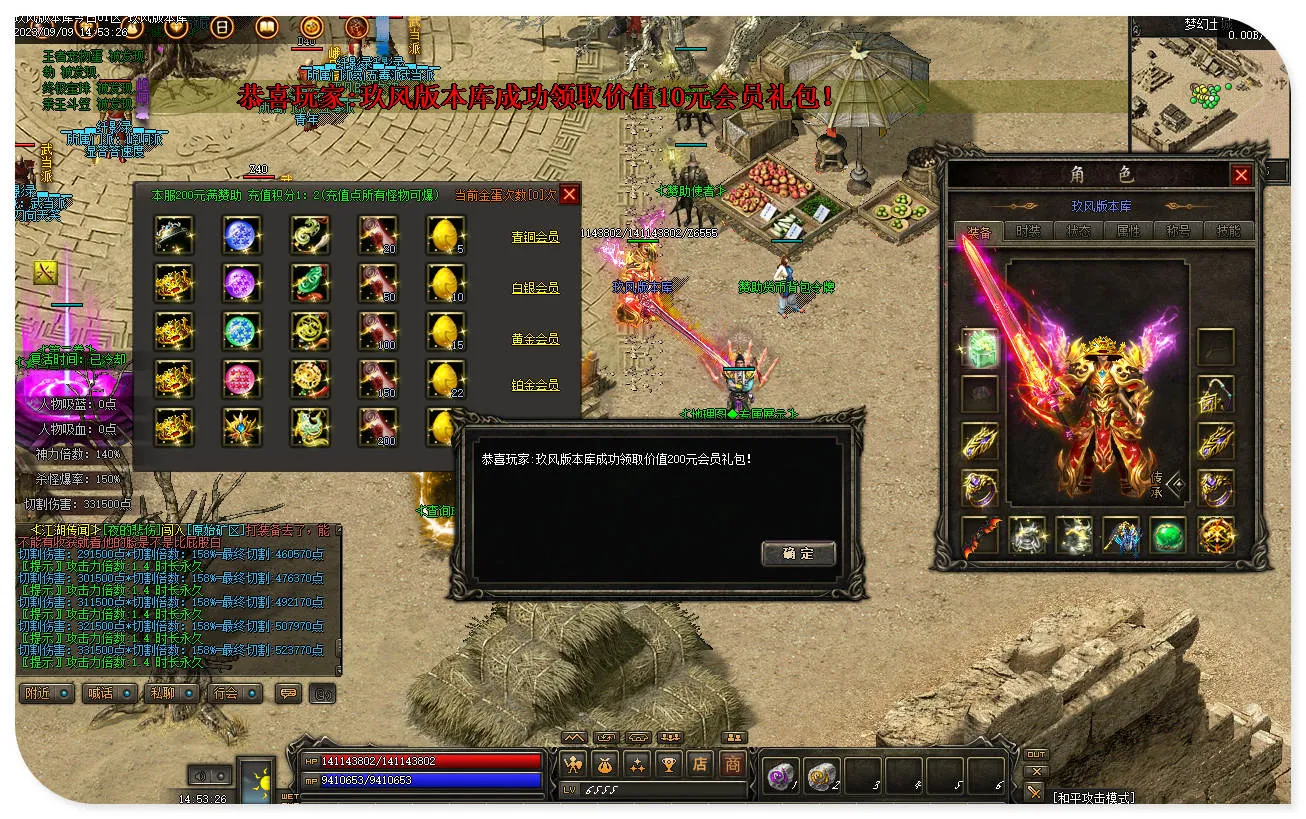Screen dimensions: 1306x819
Task: Open the 技能 skills tab
Action: click(x=1227, y=230)
